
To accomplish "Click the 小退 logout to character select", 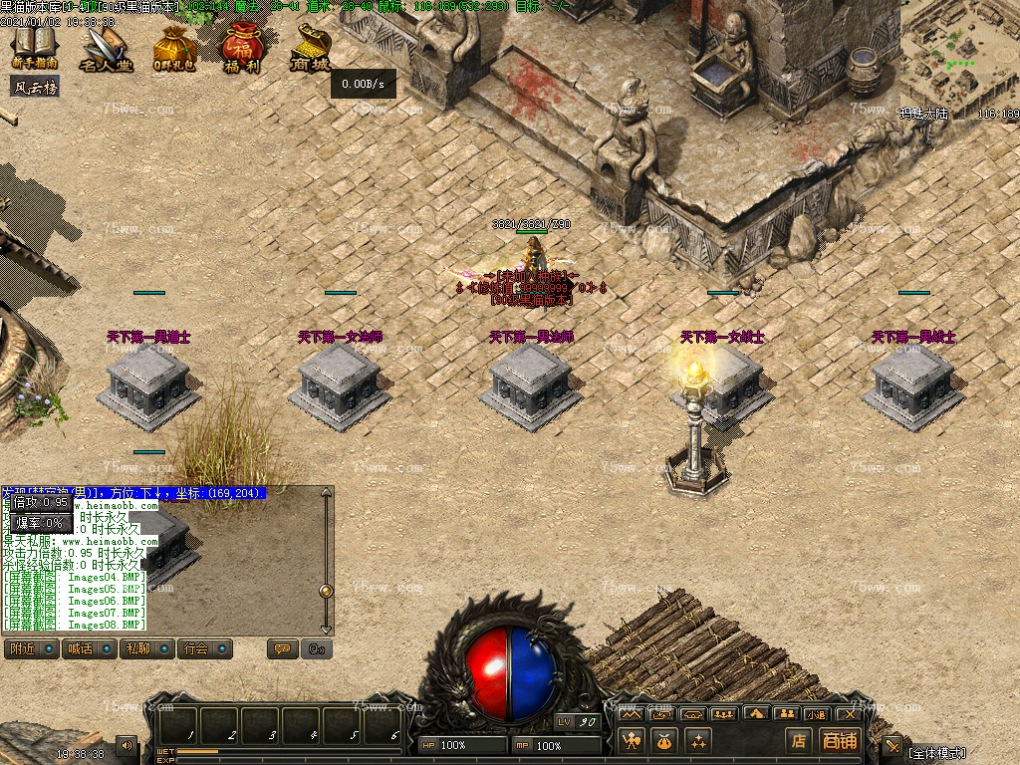I will (x=817, y=714).
